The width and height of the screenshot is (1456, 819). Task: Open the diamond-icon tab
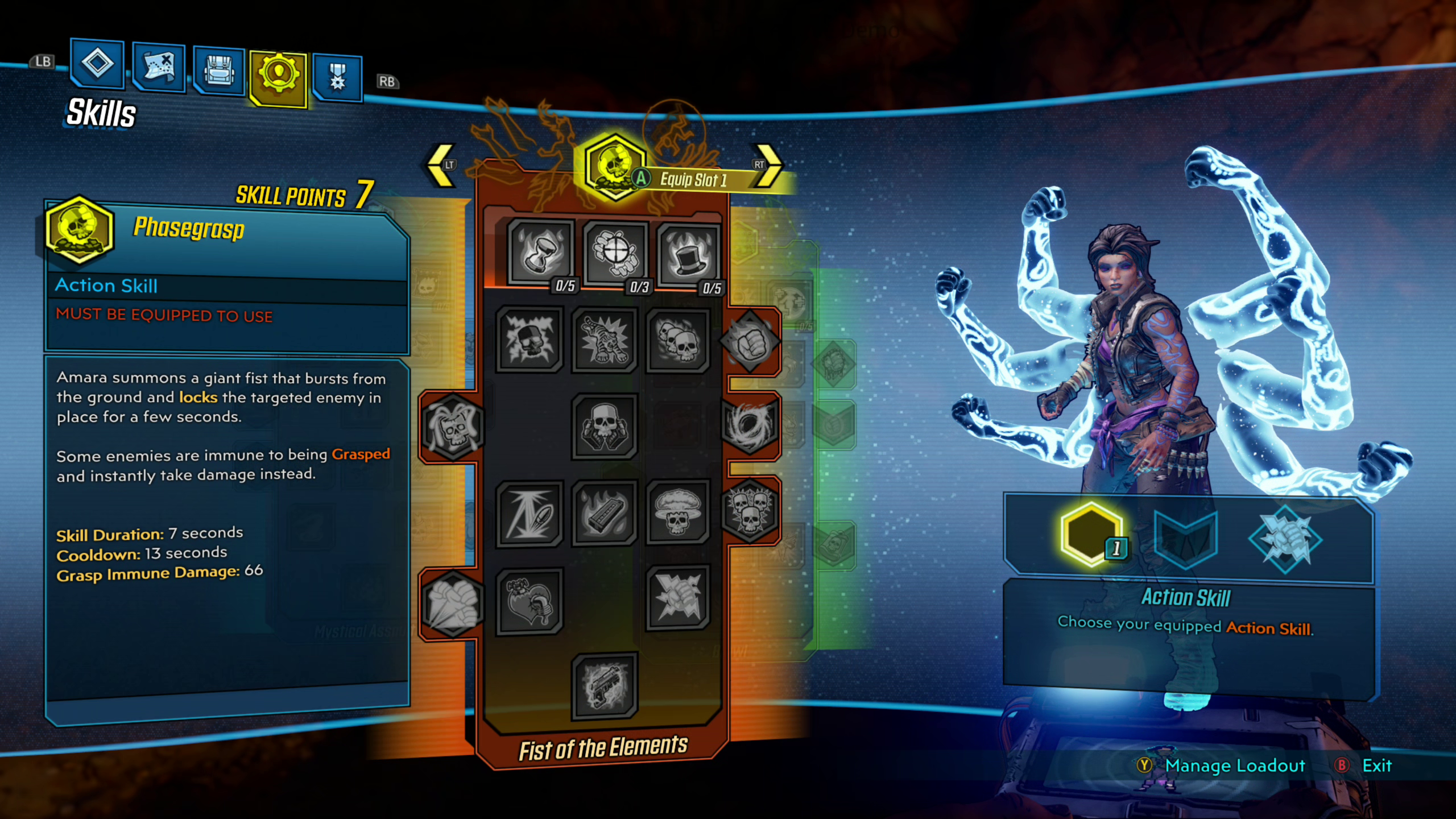click(x=97, y=63)
